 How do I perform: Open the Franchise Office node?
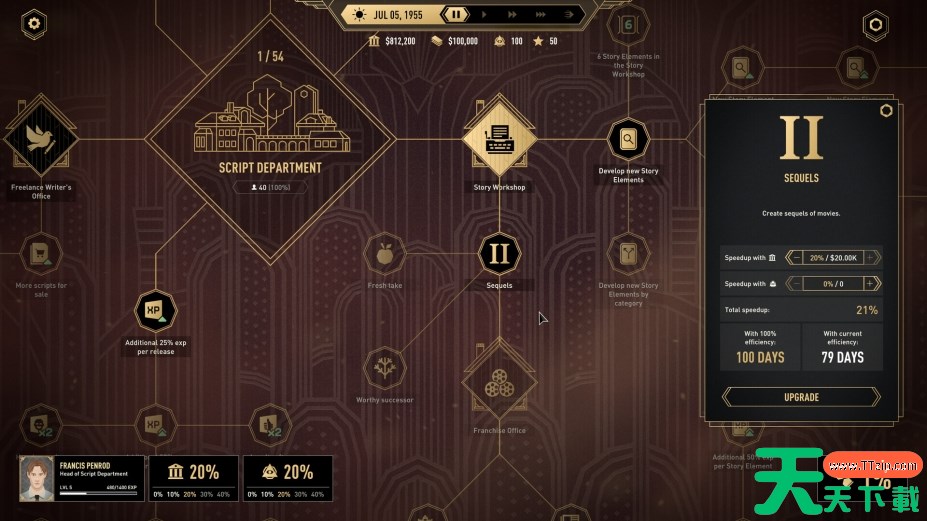tap(499, 385)
